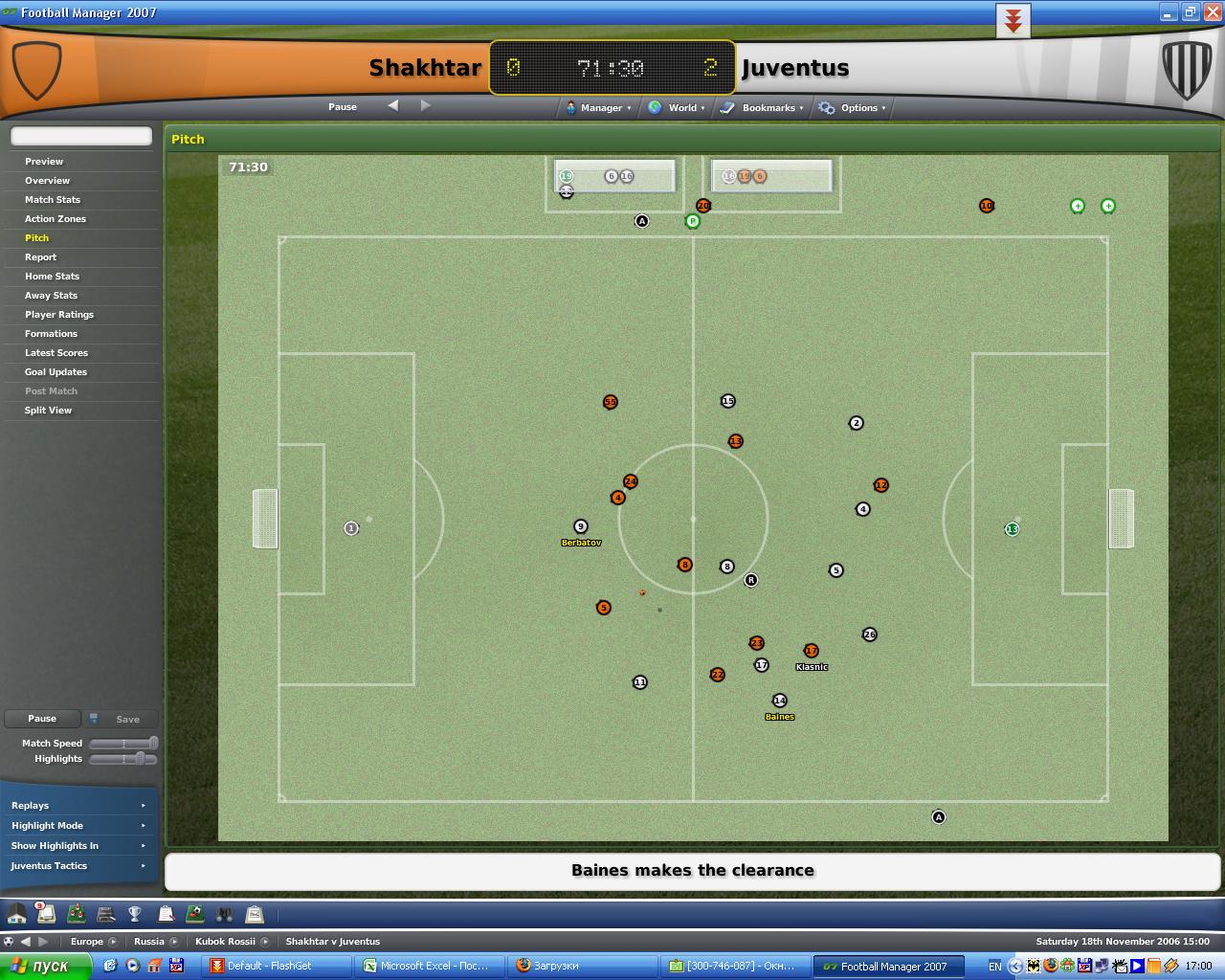This screenshot has width=1225, height=980.
Task: Open Player Ratings panel
Action: pos(59,315)
